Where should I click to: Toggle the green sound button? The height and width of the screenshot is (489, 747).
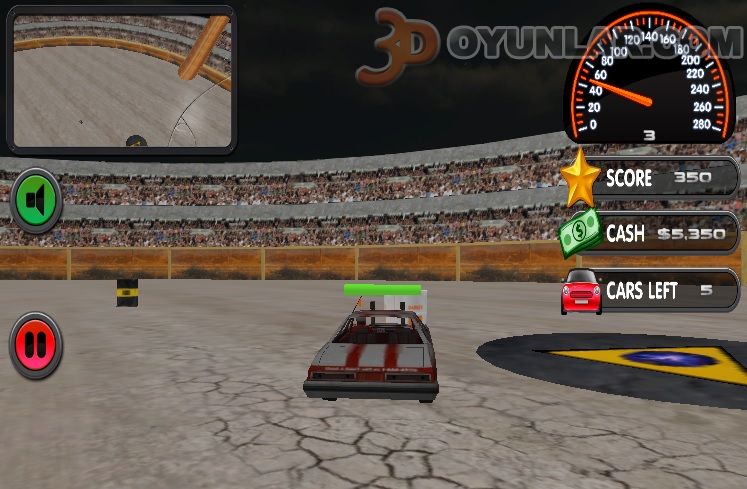(x=36, y=201)
